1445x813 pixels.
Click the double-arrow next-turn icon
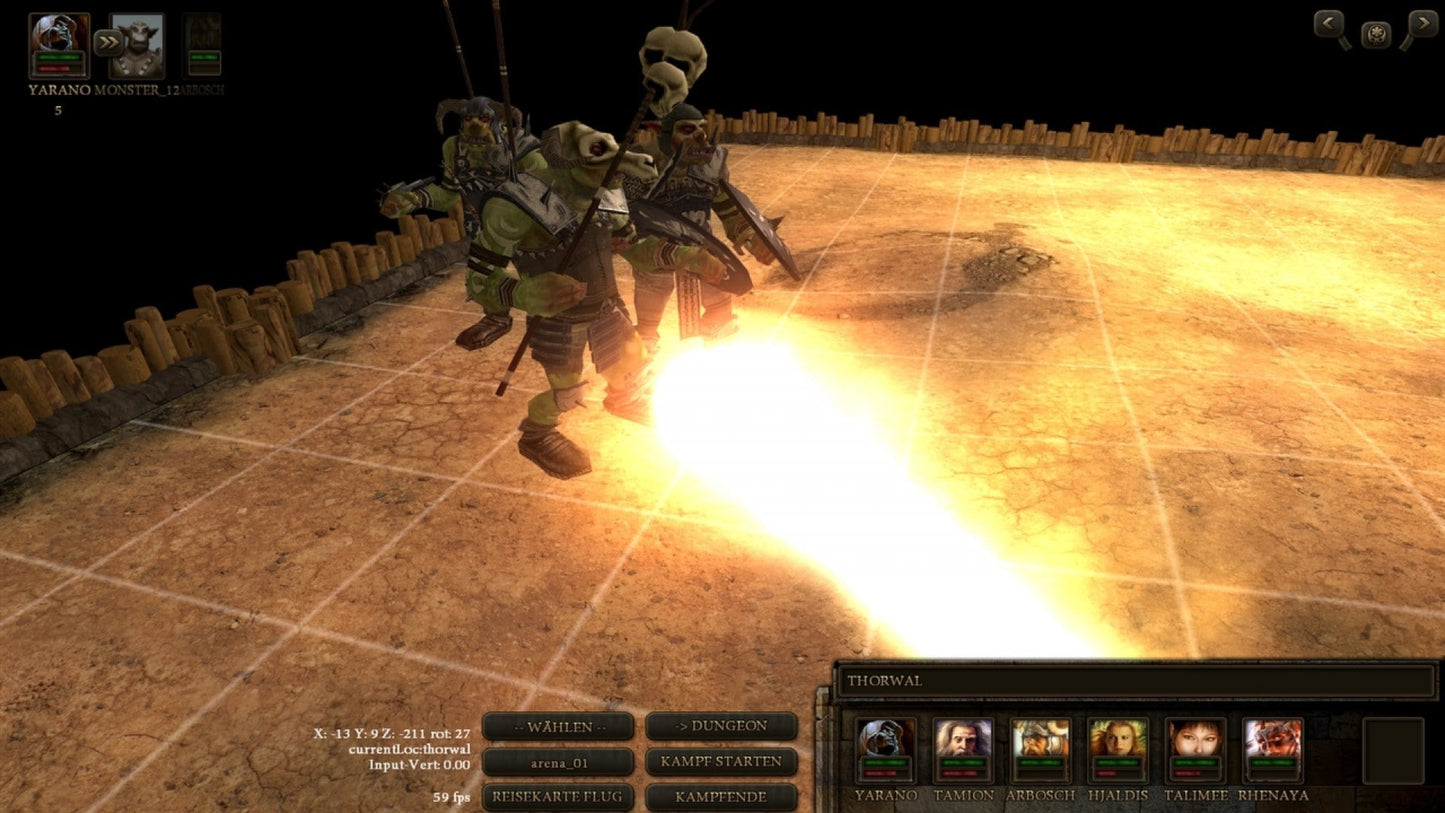106,41
